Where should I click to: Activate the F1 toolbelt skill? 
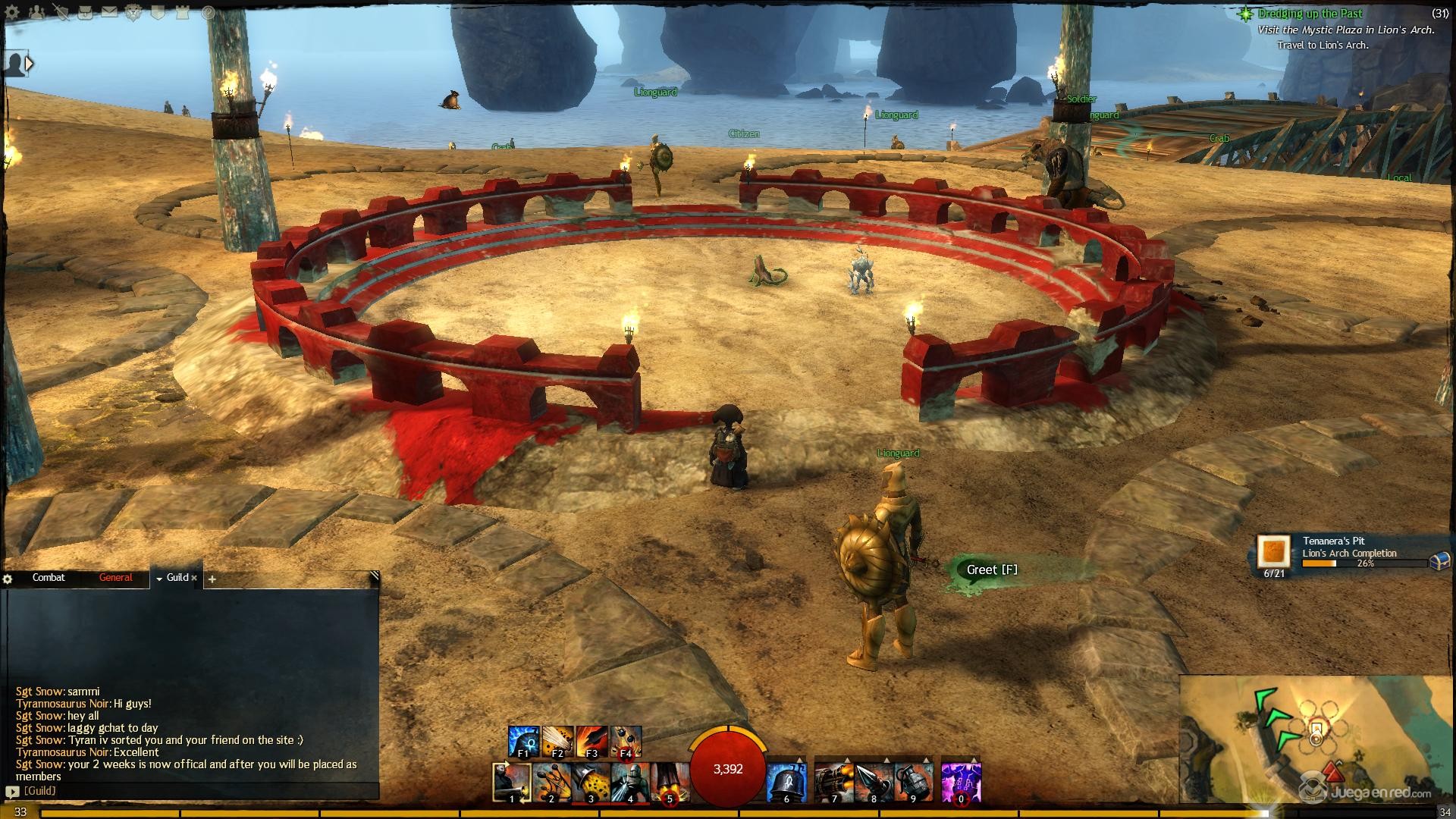[523, 742]
